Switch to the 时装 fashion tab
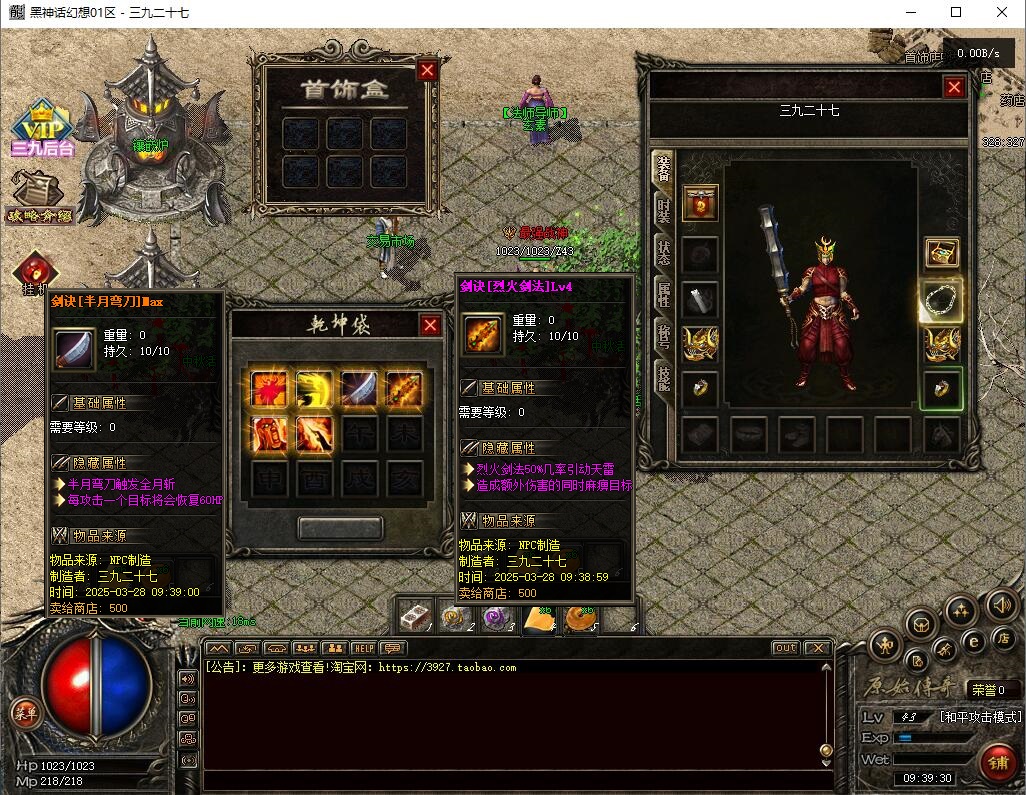Viewport: 1026px width, 795px height. point(663,209)
